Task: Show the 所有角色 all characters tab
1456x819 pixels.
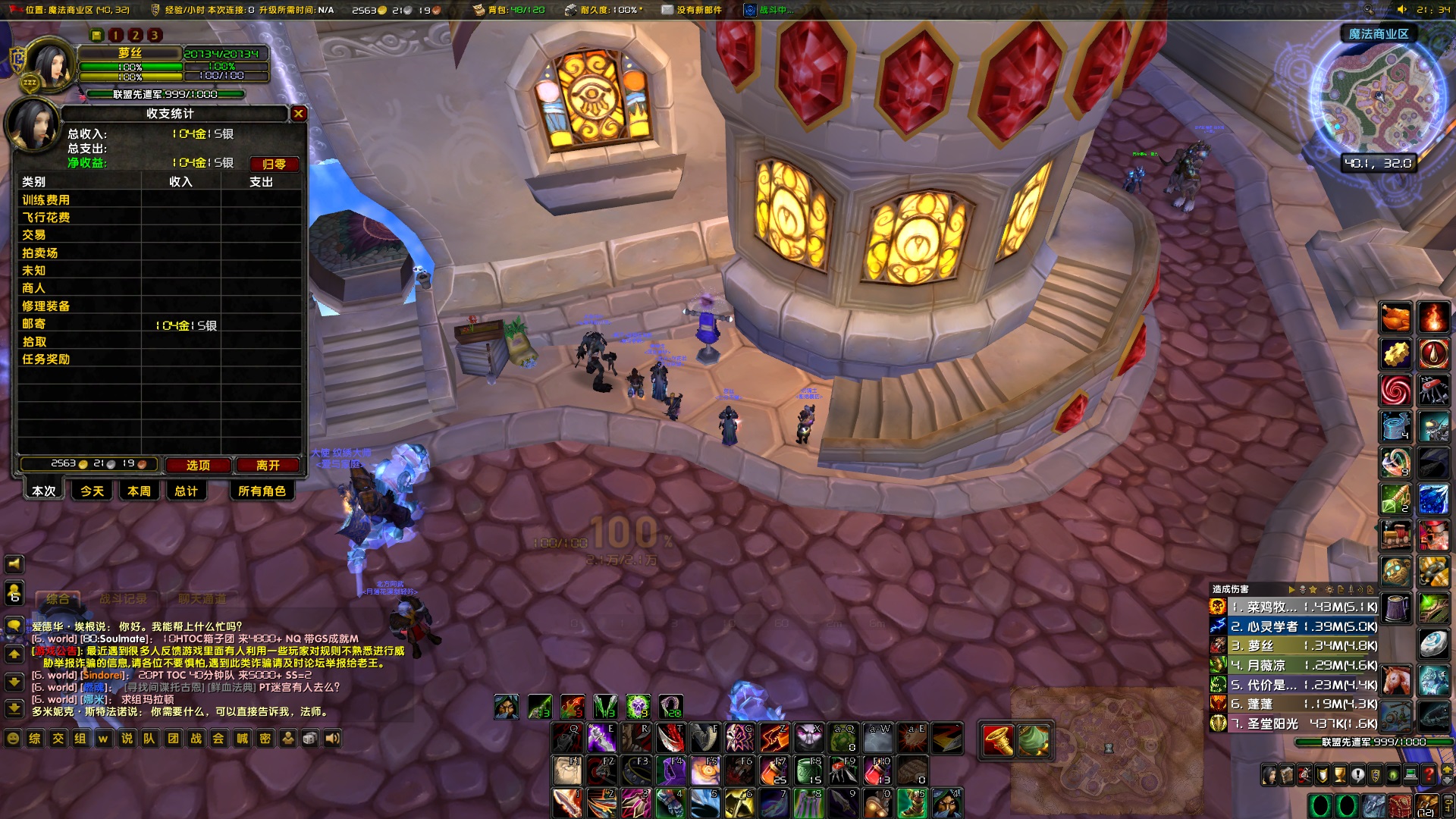Action: [x=262, y=491]
